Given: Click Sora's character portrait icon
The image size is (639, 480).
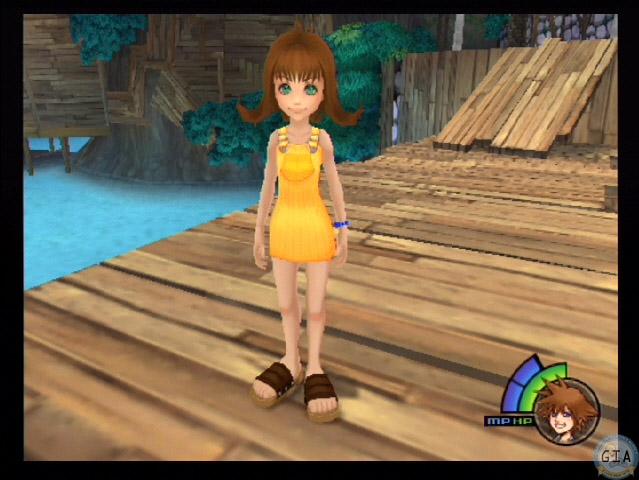Looking at the screenshot, I should click(566, 409).
